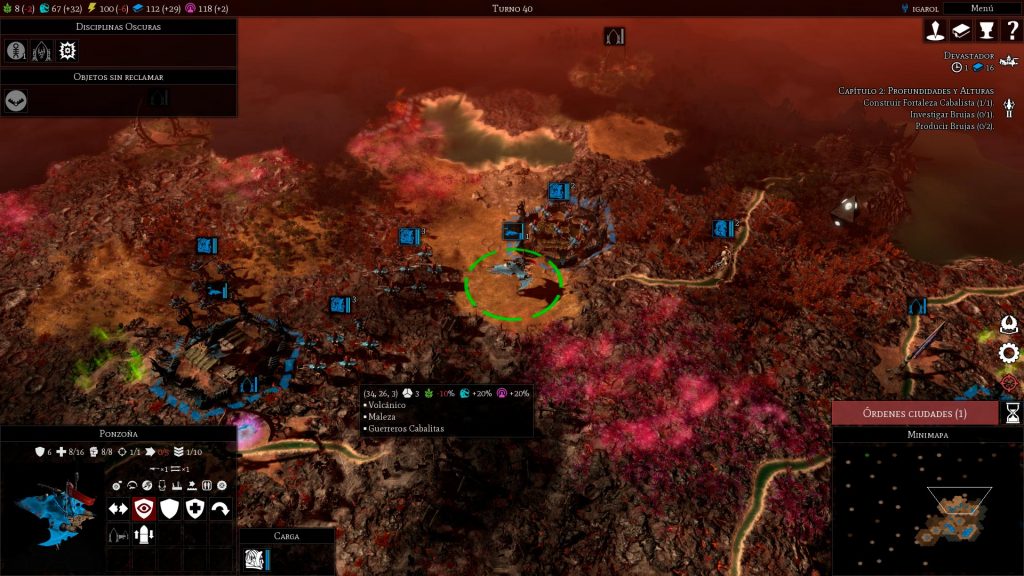Click the map pin icon
The height and width of the screenshot is (576, 1024).
[x=935, y=31]
